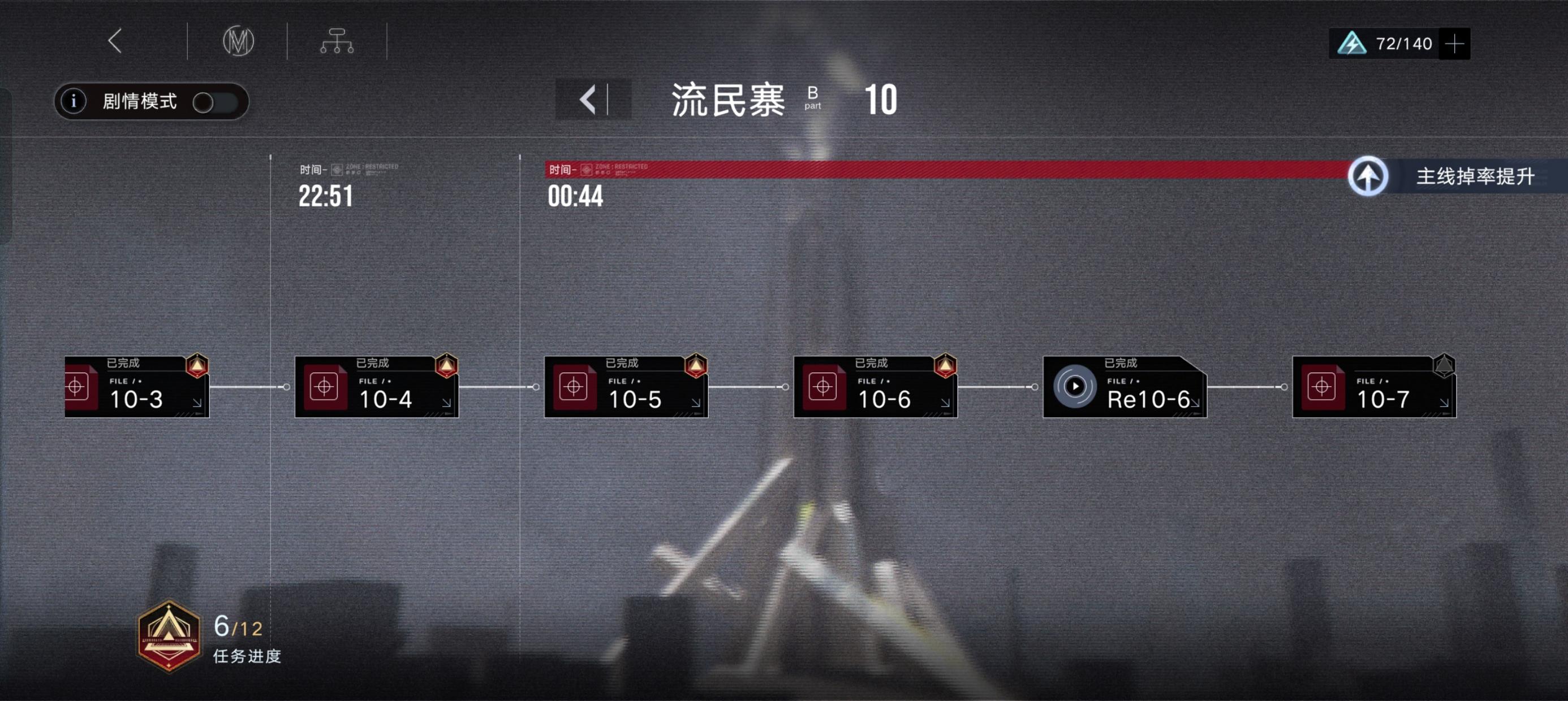Viewport: 1568px width, 701px height.
Task: Expand stage 10-4 with its diagonal arrow
Action: 445,403
